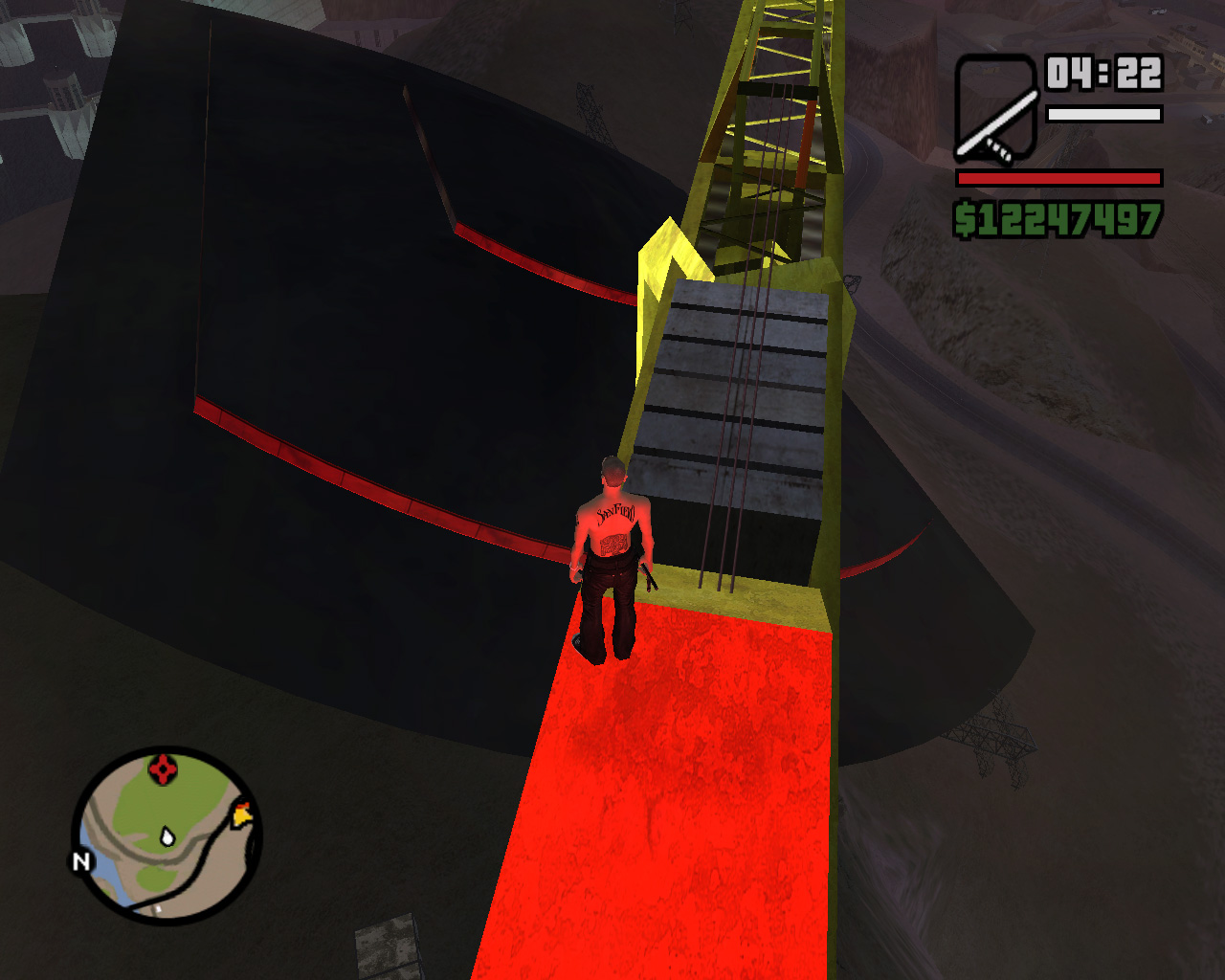Click the north N indicator on the radar
Image resolution: width=1225 pixels, height=980 pixels.
[81, 861]
